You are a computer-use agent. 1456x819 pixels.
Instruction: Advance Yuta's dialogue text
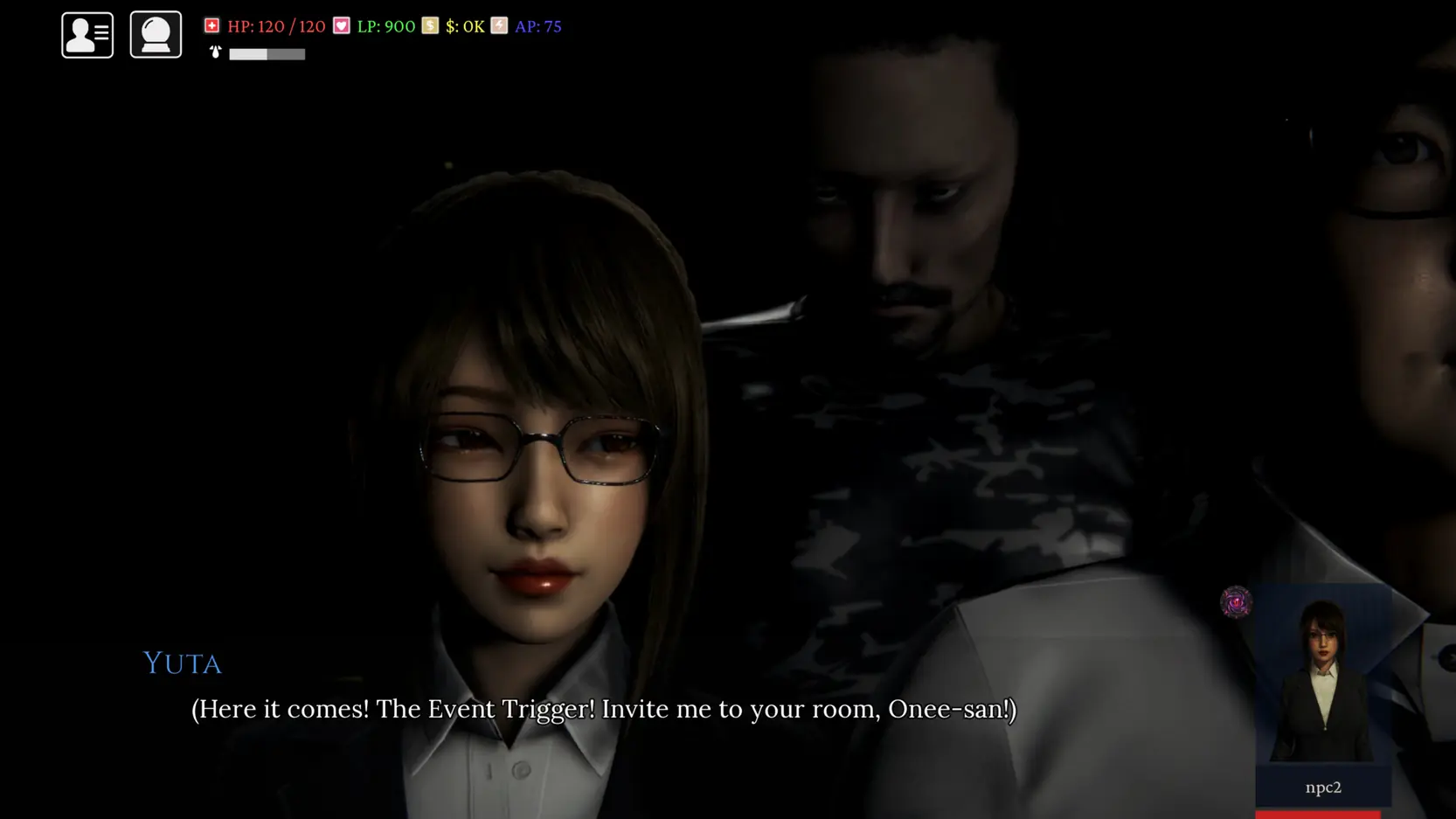[603, 709]
